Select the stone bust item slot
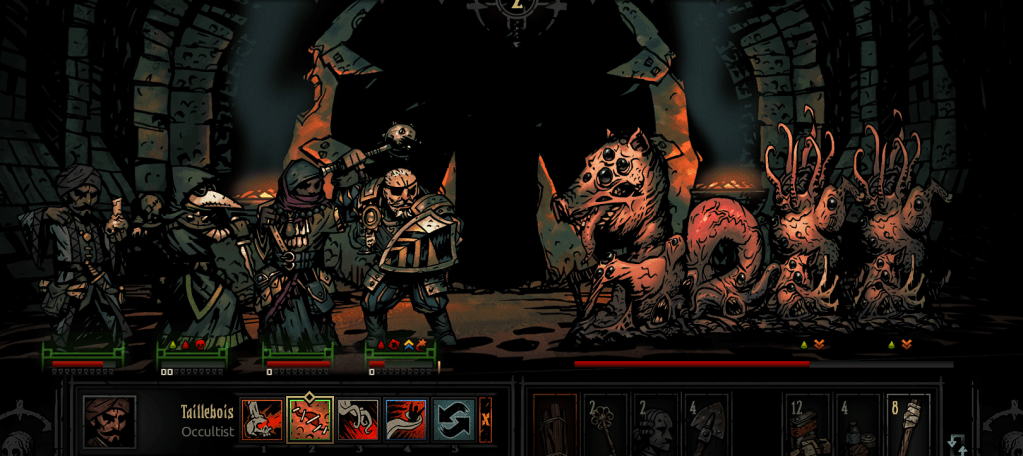1023x456 pixels. pyautogui.click(x=656, y=424)
